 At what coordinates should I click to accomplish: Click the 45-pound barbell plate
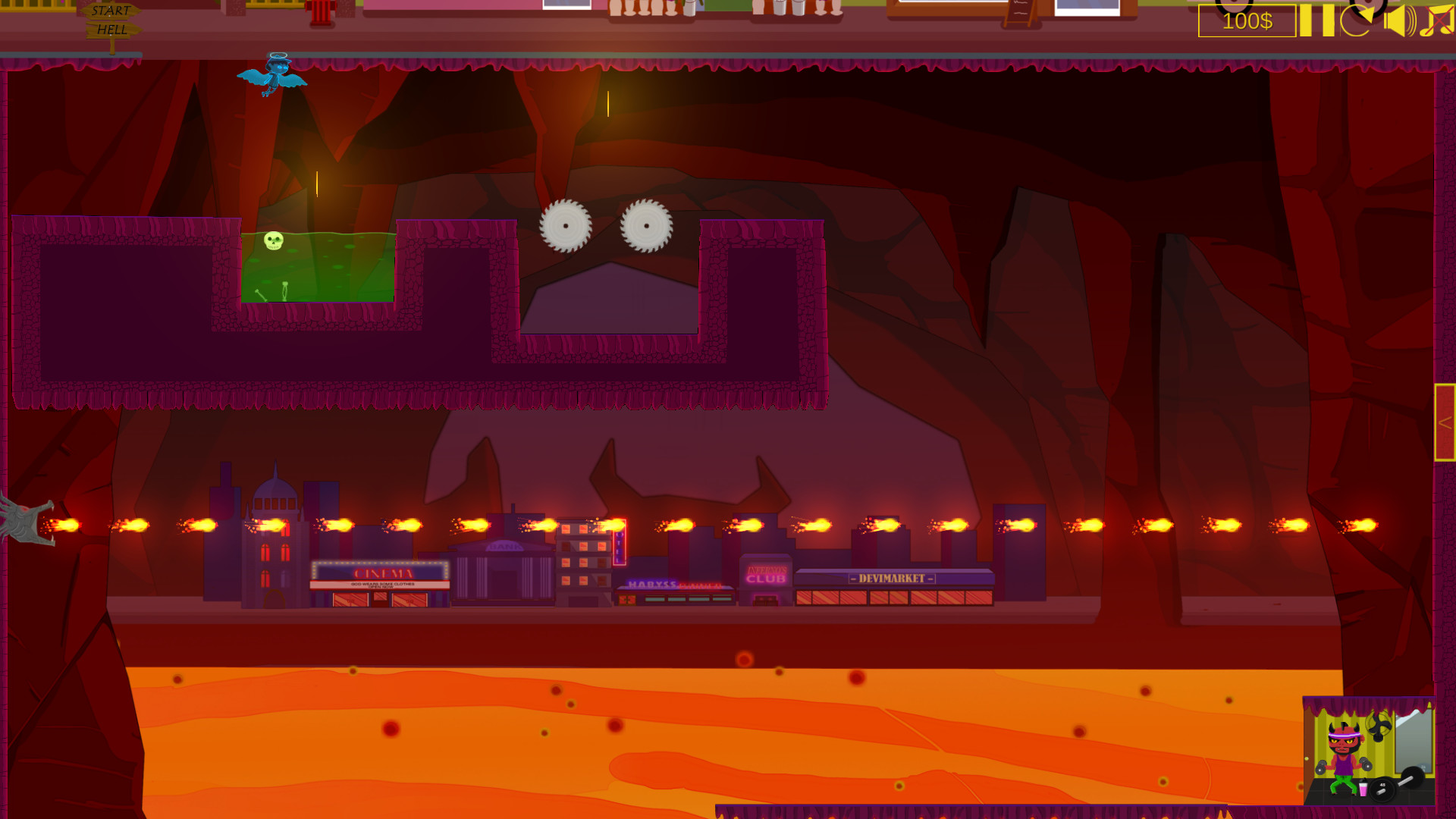1382,789
